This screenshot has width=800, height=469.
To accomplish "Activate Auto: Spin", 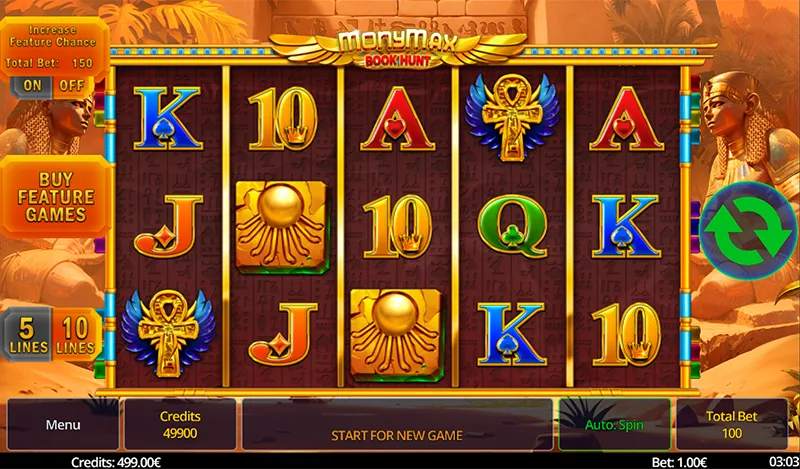I will [615, 425].
